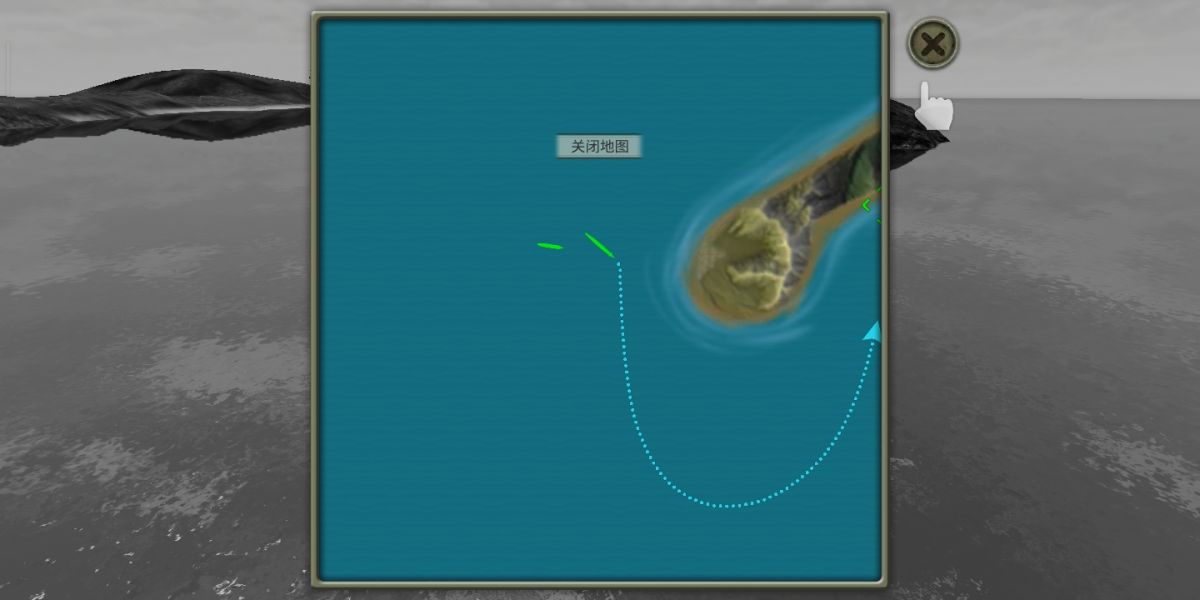Viewport: 1200px width, 600px height.
Task: Click the green ship marker starting the dotted trail
Action: click(x=600, y=246)
